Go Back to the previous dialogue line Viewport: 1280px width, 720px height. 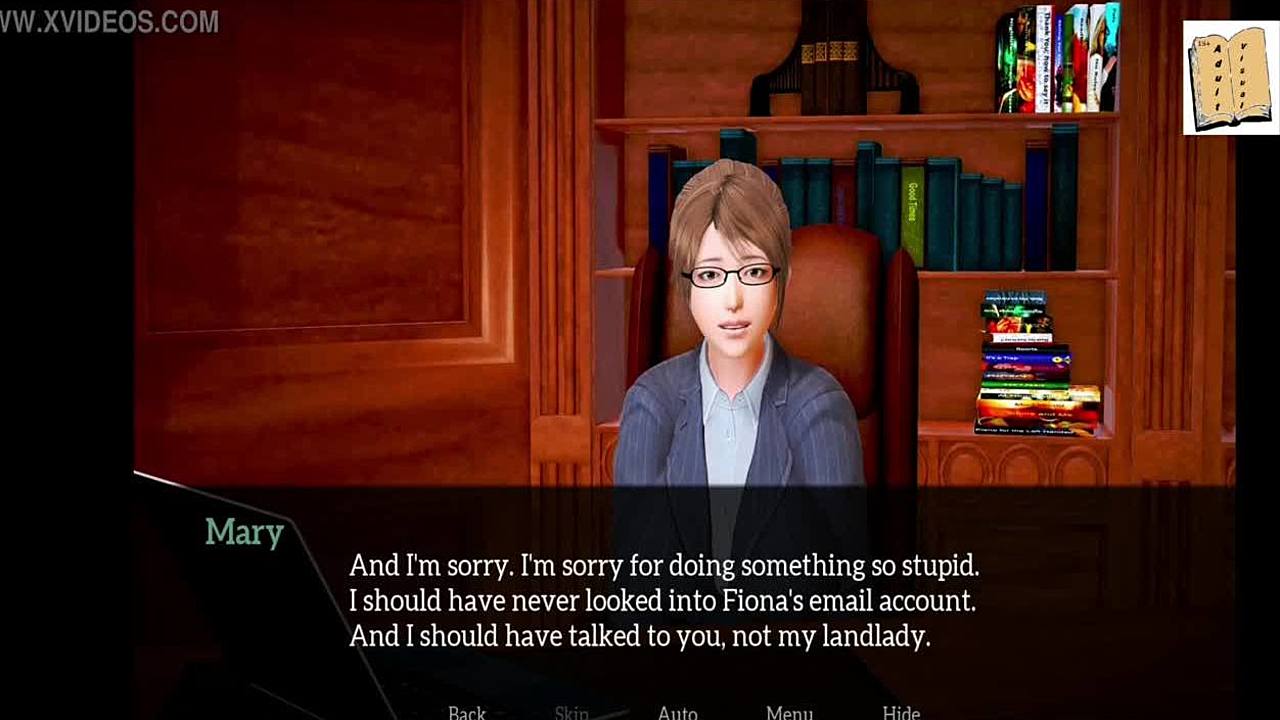[x=467, y=712]
